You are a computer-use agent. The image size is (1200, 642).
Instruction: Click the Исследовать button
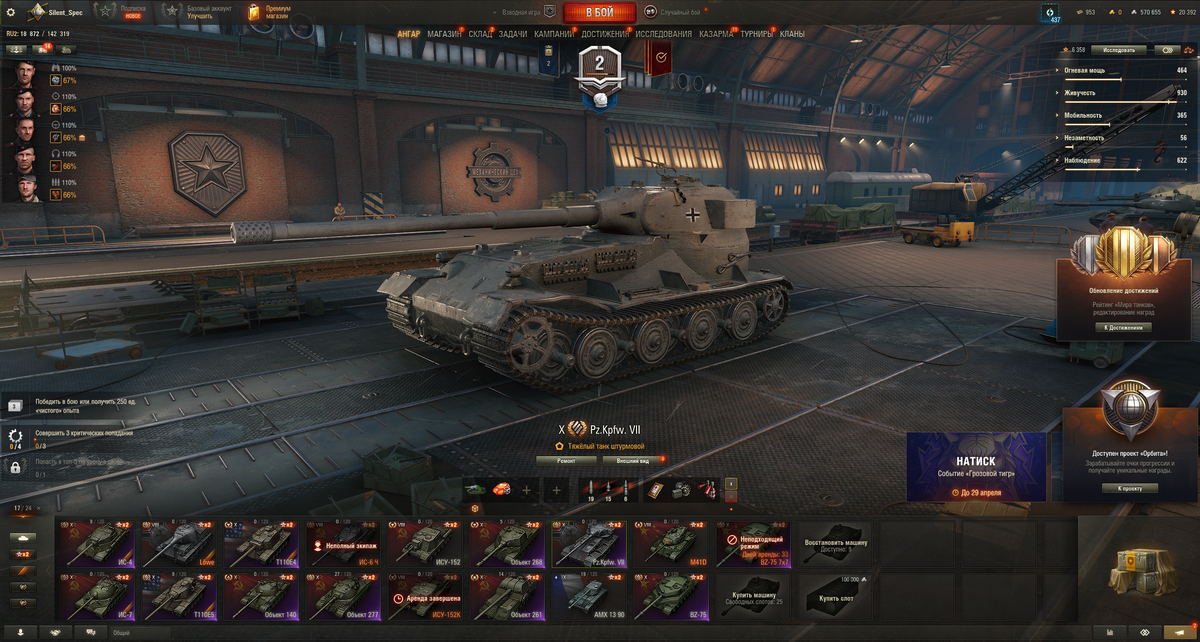click(1118, 49)
